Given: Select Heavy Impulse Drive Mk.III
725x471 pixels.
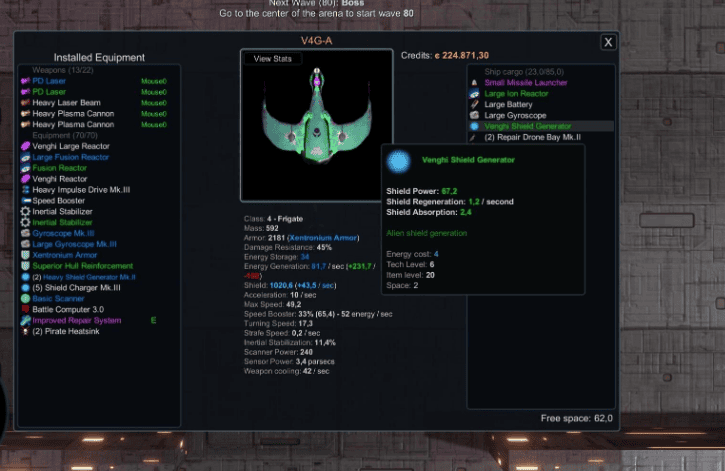Looking at the screenshot, I should point(81,189).
